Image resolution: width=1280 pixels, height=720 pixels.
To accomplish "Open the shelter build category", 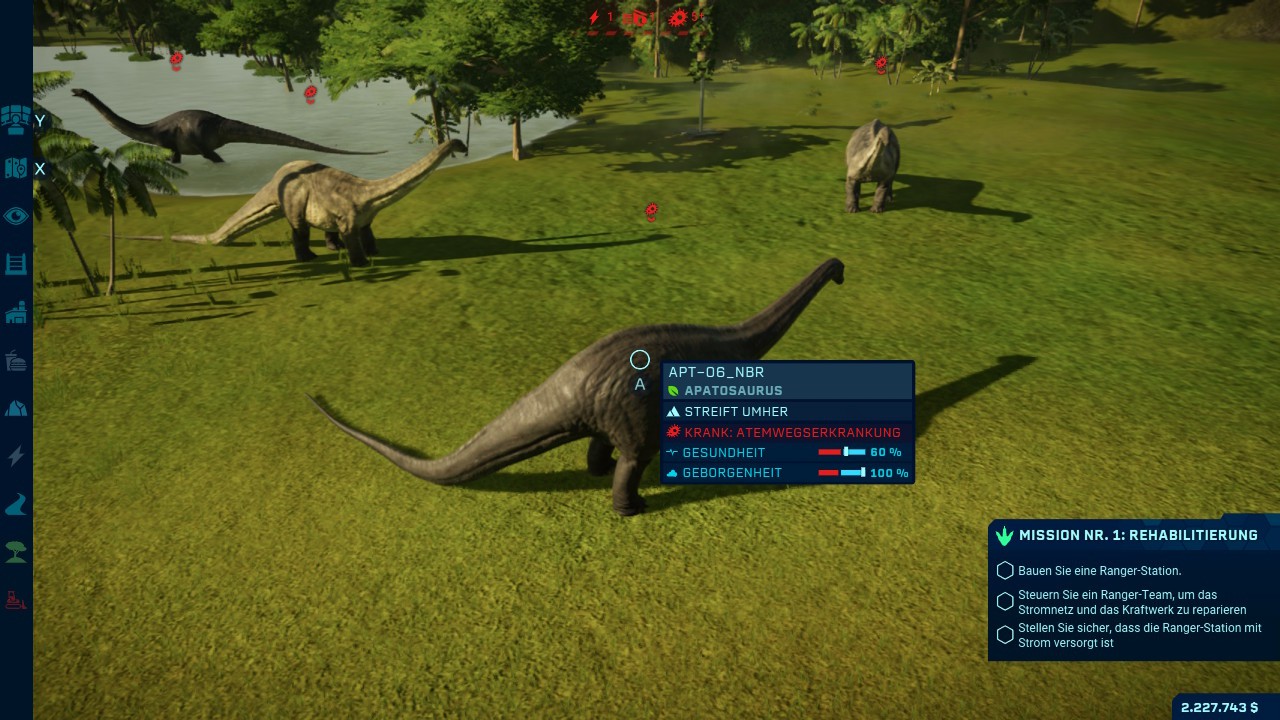I will coord(16,408).
